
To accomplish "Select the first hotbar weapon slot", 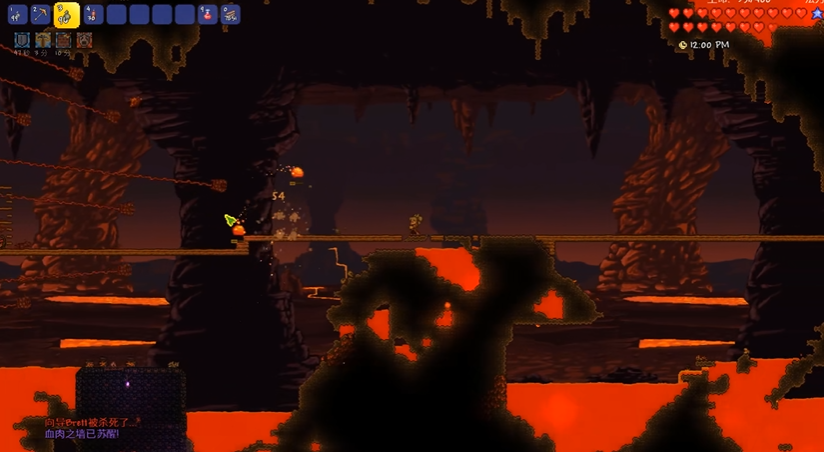I will pos(19,14).
